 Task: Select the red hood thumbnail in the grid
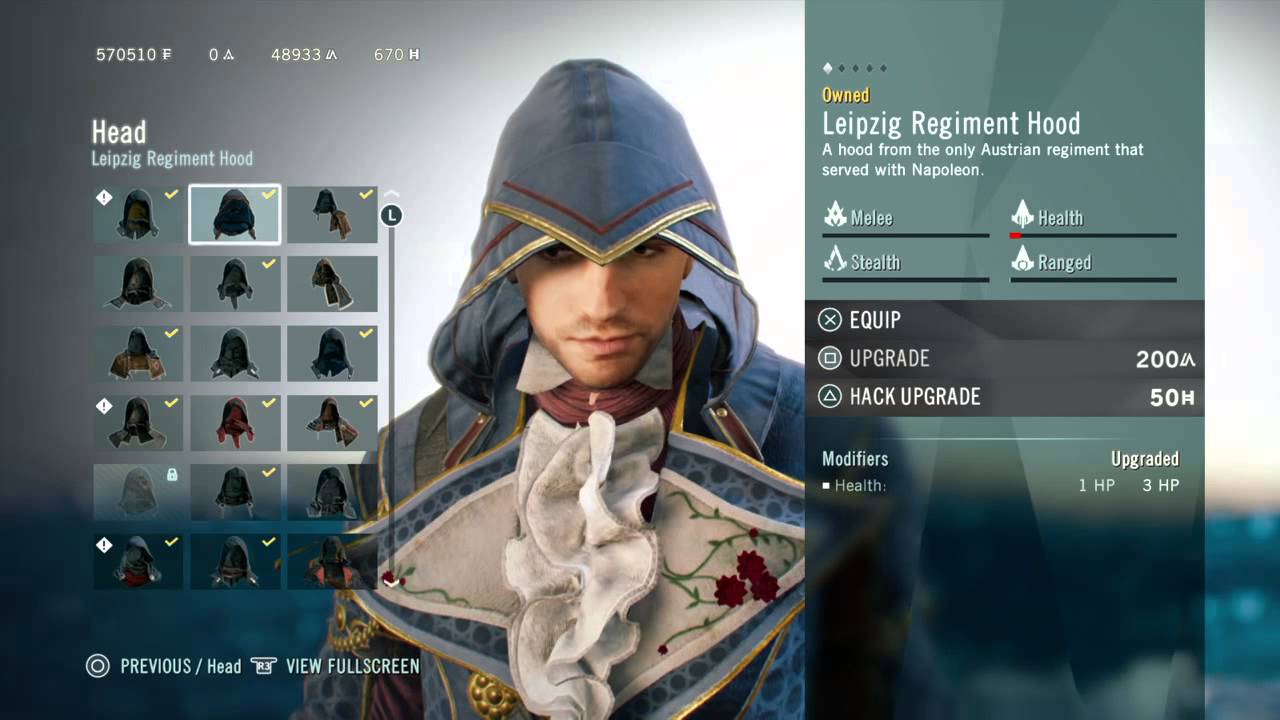point(234,422)
